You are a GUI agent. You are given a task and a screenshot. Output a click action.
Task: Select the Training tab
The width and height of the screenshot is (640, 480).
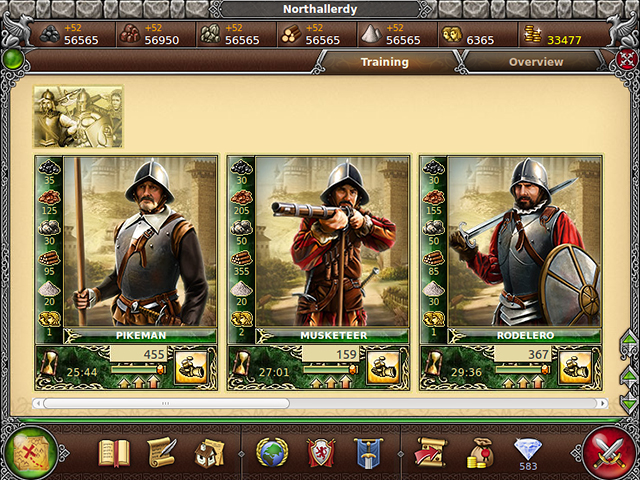pos(385,62)
